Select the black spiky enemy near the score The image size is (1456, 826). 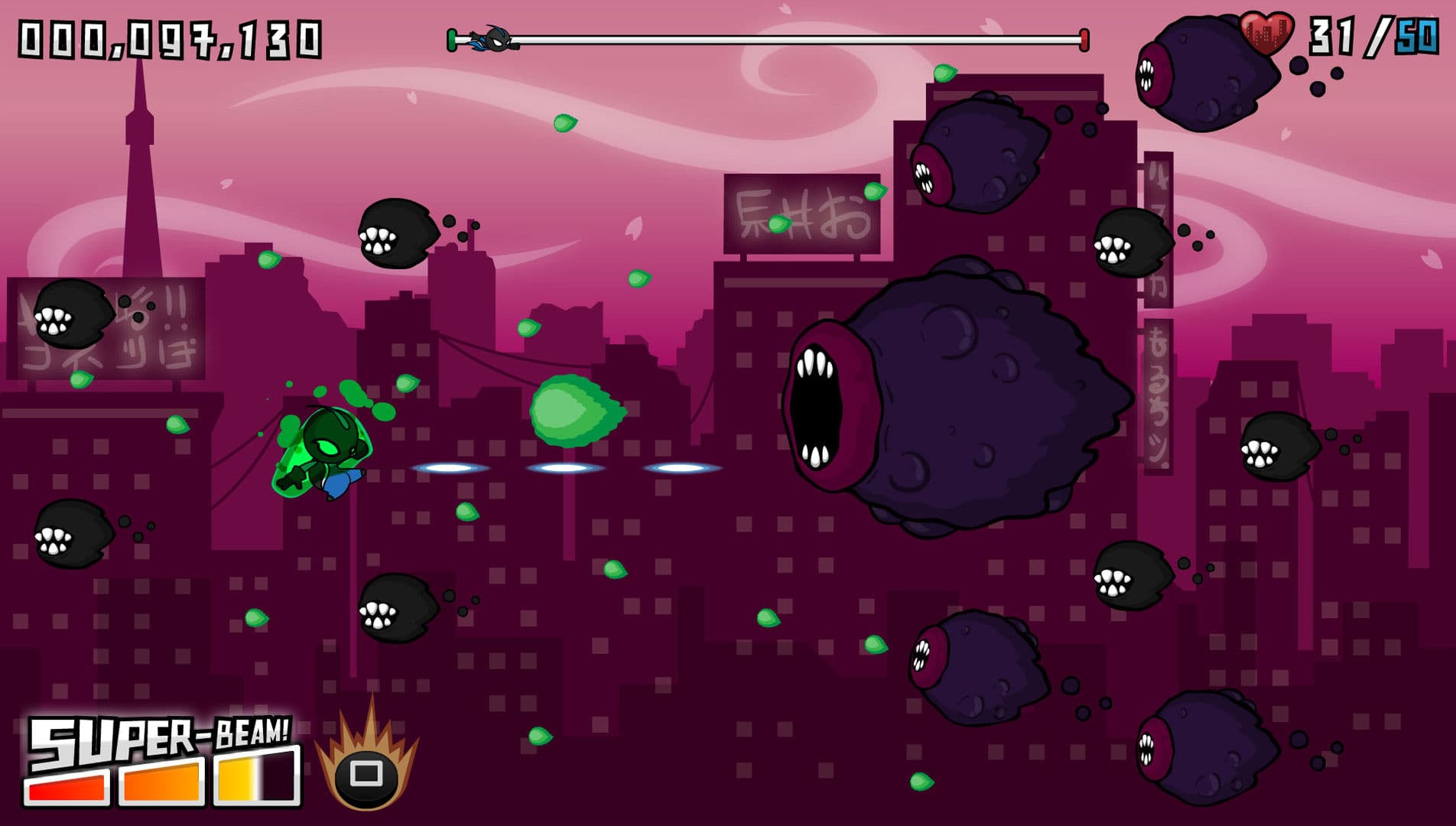click(x=398, y=233)
